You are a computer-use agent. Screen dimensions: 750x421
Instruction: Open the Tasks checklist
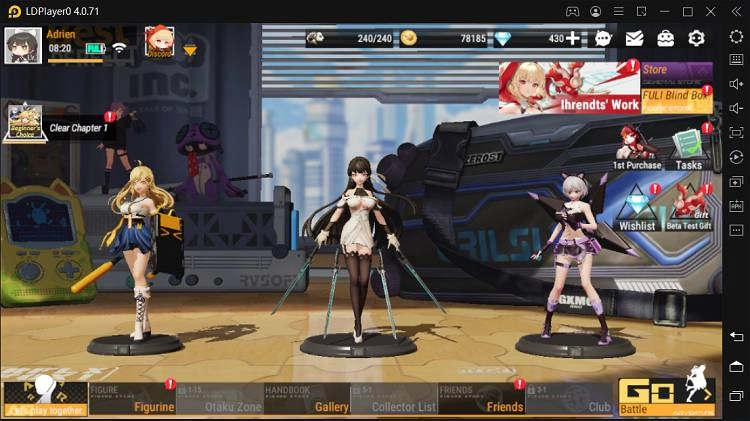[x=689, y=148]
